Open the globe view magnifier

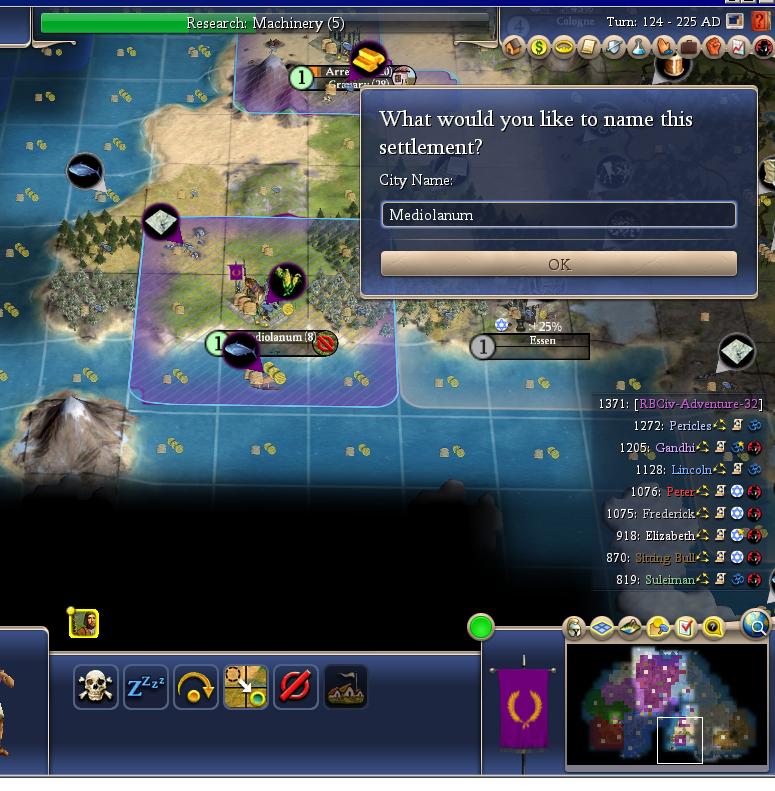point(757,627)
